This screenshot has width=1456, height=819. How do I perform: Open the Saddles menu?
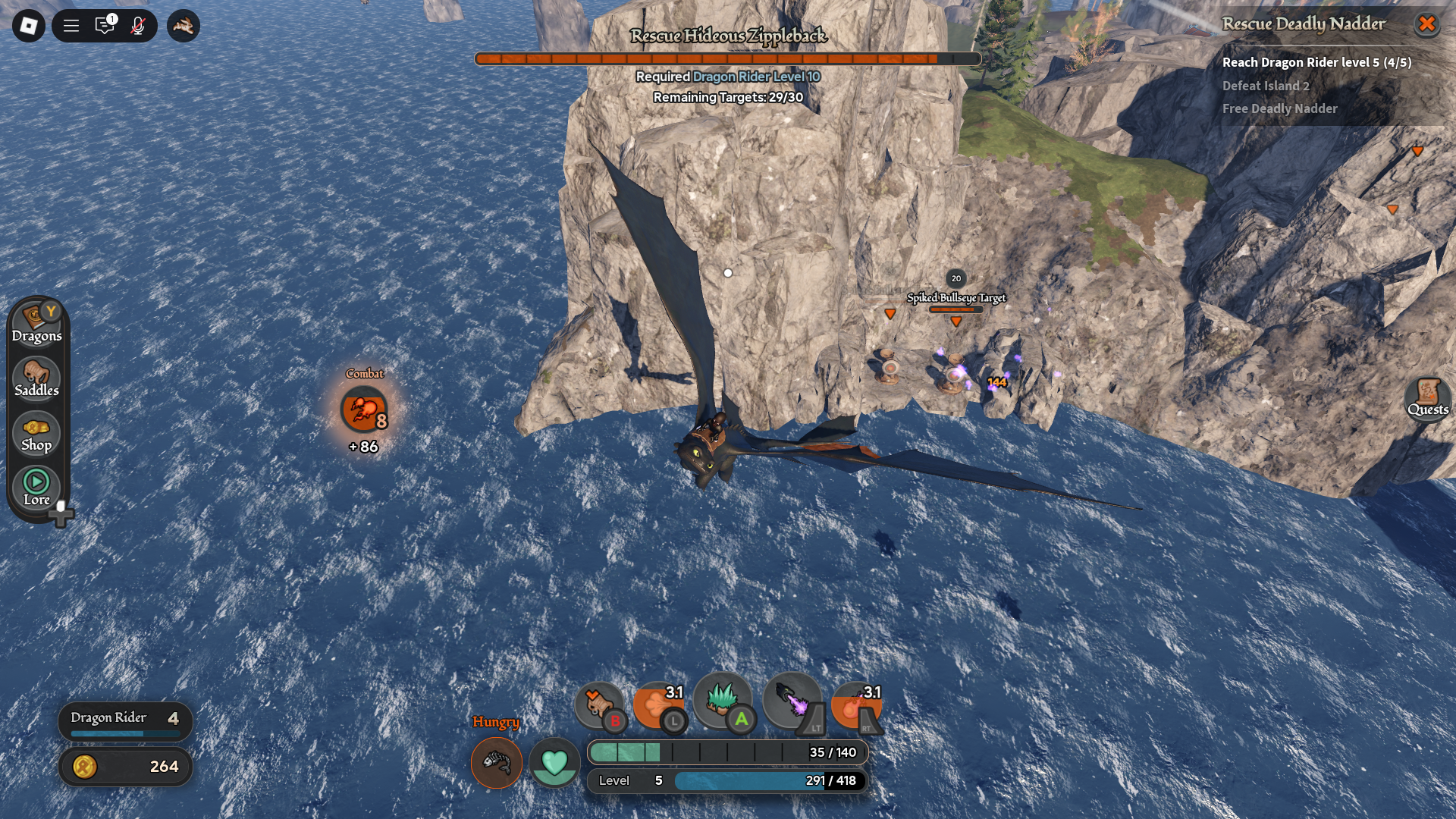pos(36,378)
